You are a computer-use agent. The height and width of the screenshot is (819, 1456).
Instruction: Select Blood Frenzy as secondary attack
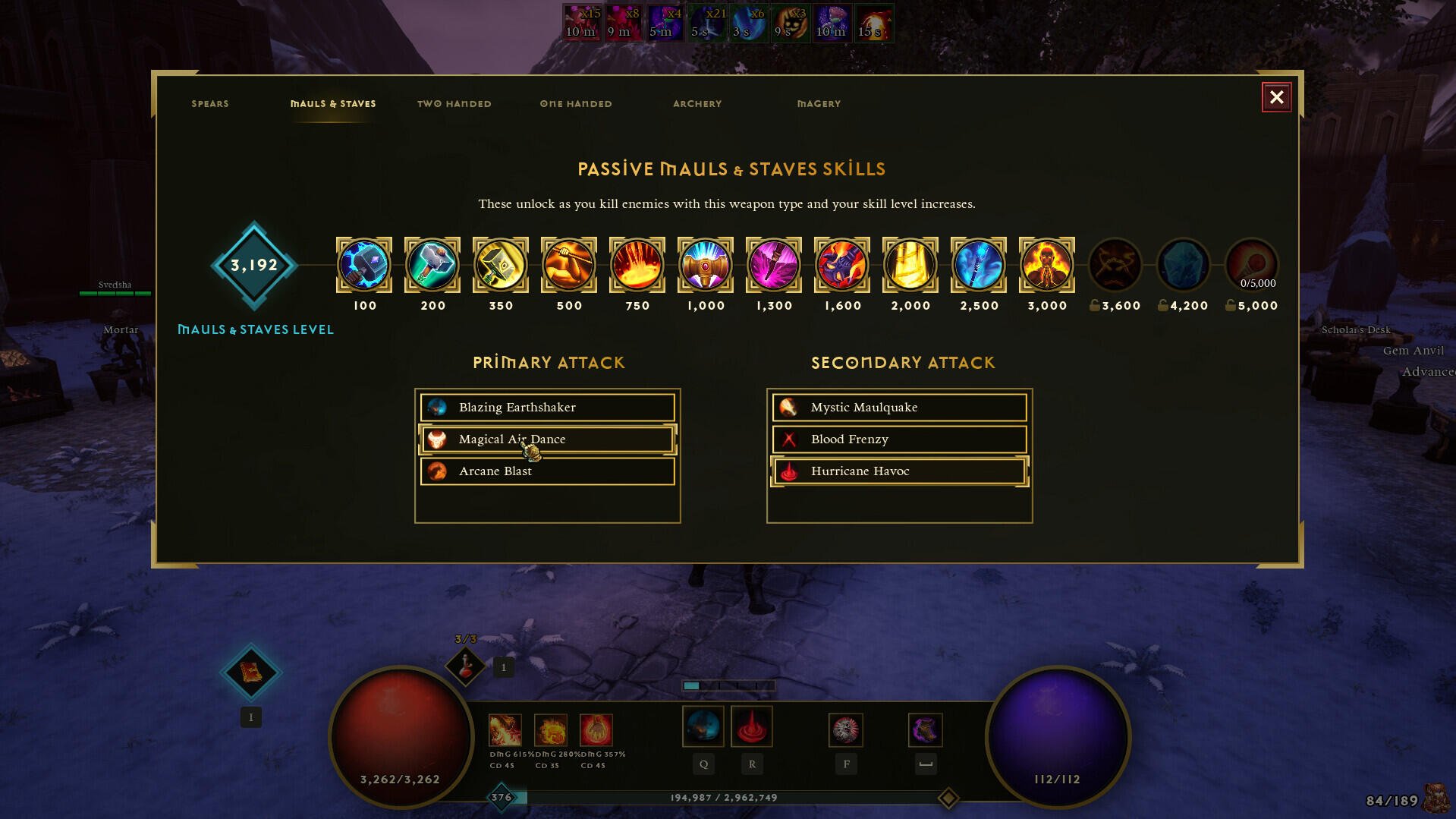[x=898, y=439]
